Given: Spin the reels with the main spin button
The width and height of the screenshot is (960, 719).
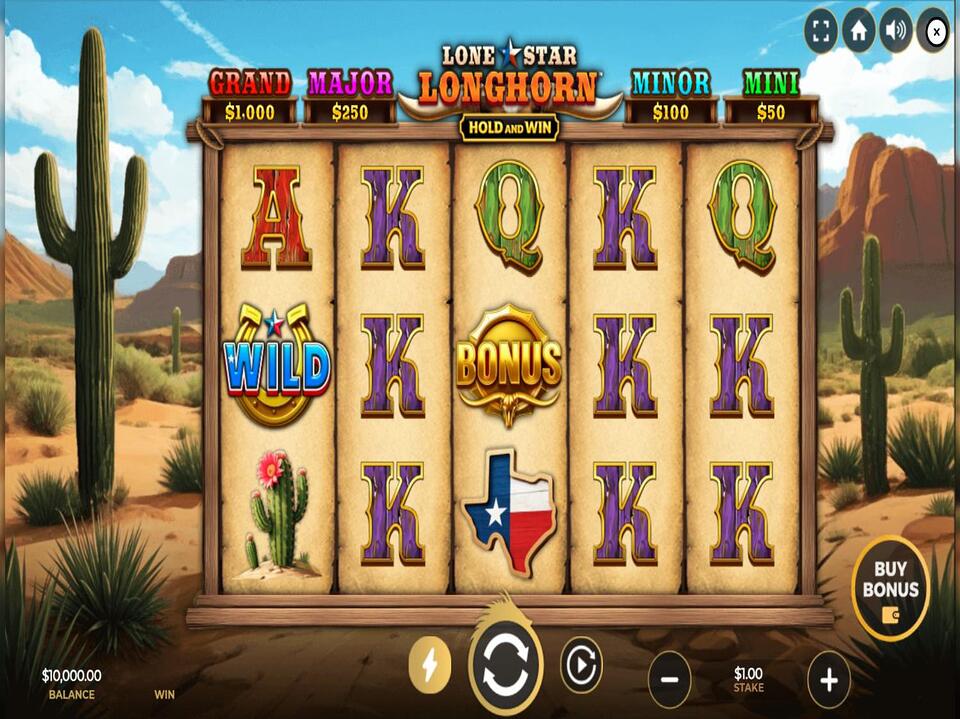Looking at the screenshot, I should click(x=505, y=666).
